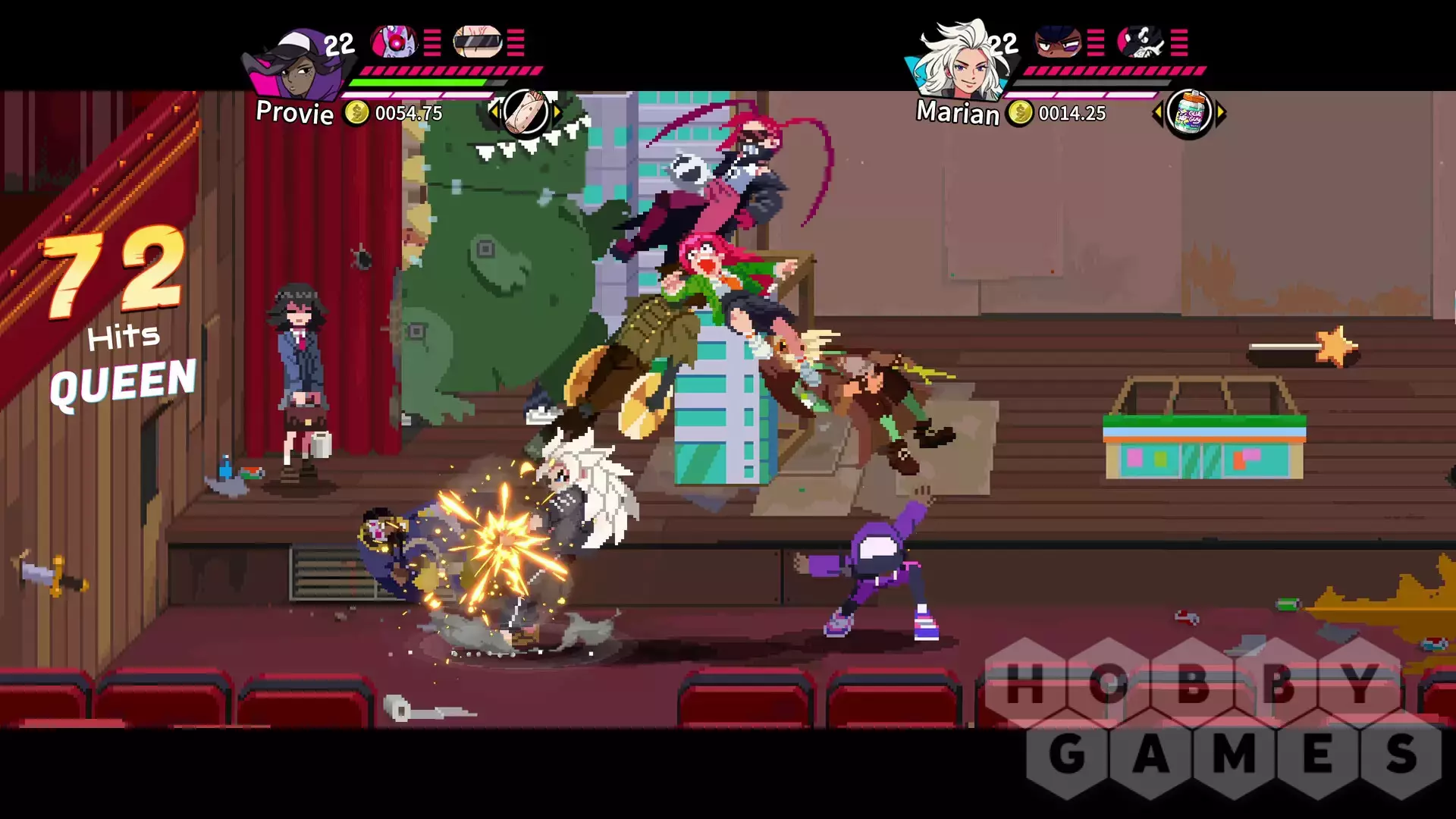Select Provie's sunglasses recruit portrait
This screenshot has height=819, width=1456.
[x=478, y=42]
